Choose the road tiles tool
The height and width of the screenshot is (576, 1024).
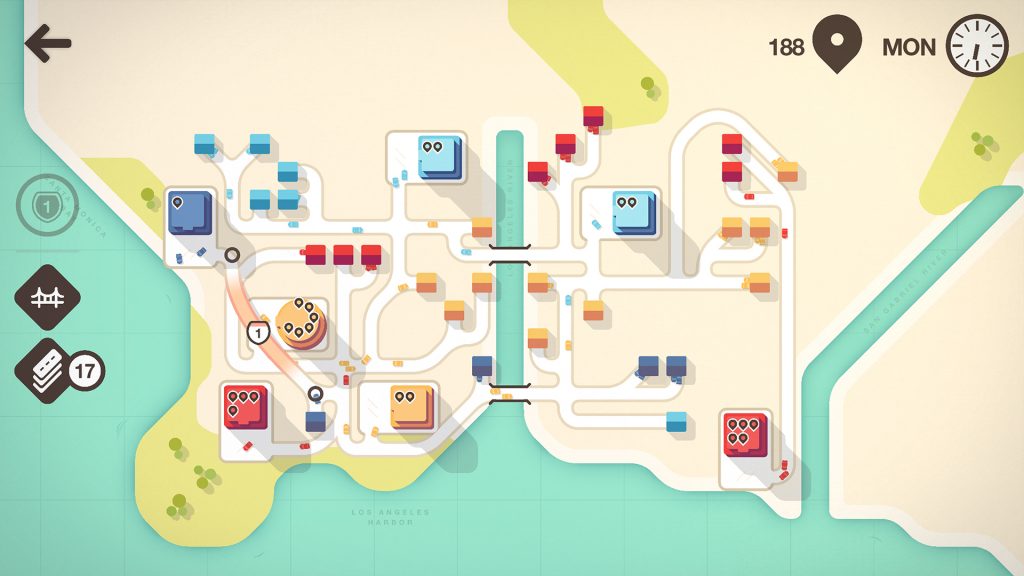coord(47,371)
